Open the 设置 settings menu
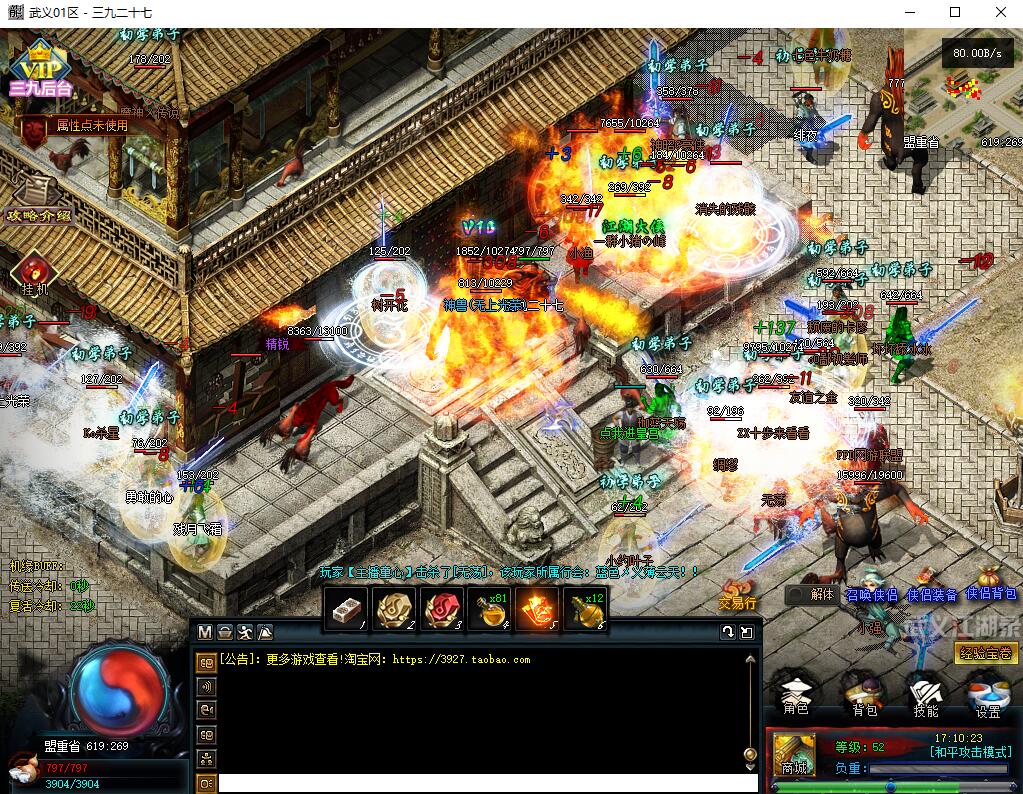This screenshot has height=794, width=1023. [988, 695]
